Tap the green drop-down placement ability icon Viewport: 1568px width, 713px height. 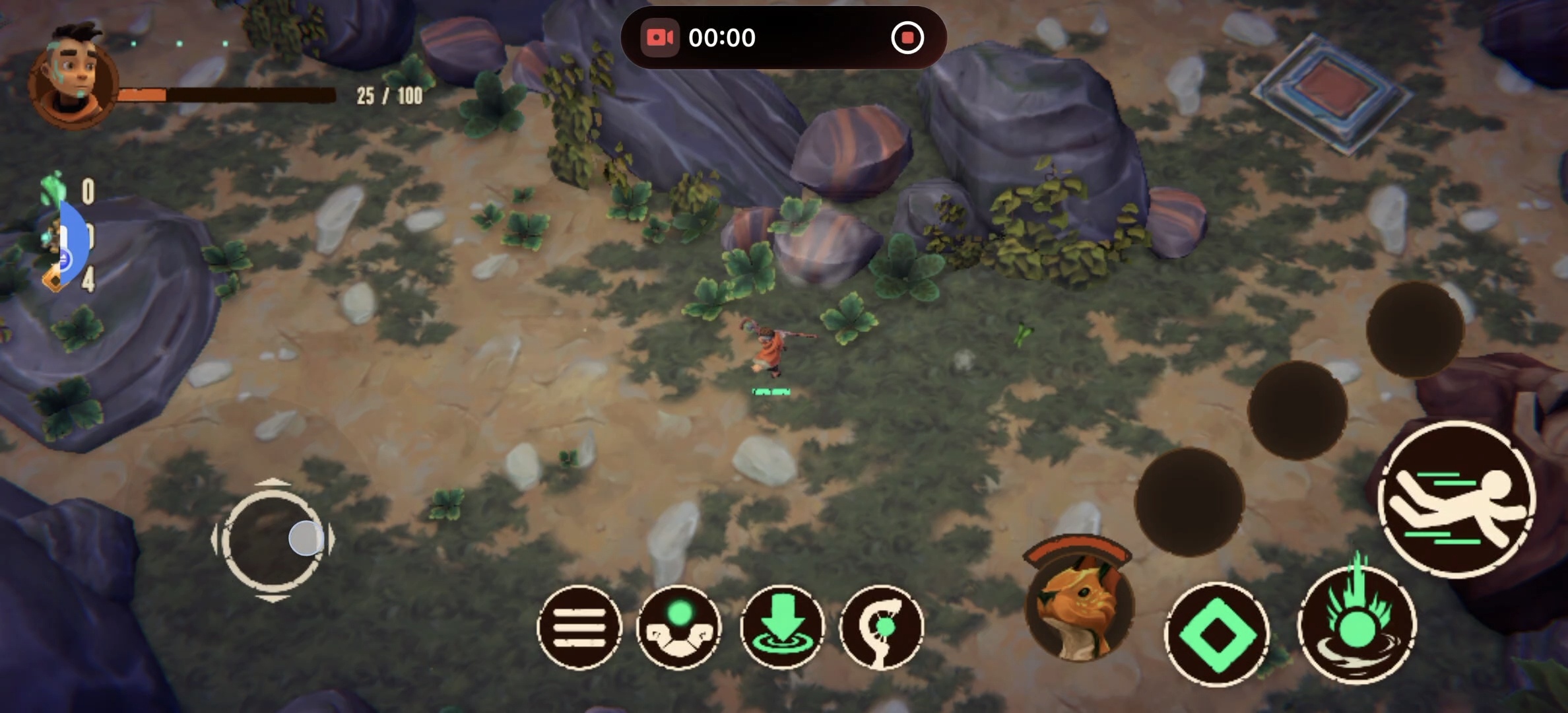coord(783,626)
